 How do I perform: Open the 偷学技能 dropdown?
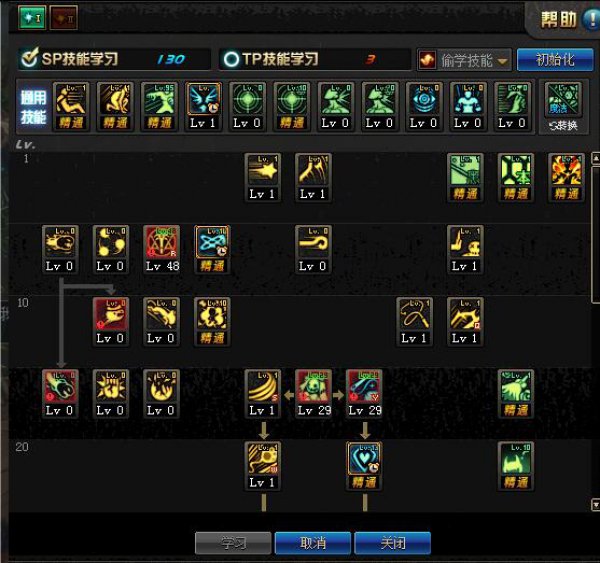click(x=464, y=60)
